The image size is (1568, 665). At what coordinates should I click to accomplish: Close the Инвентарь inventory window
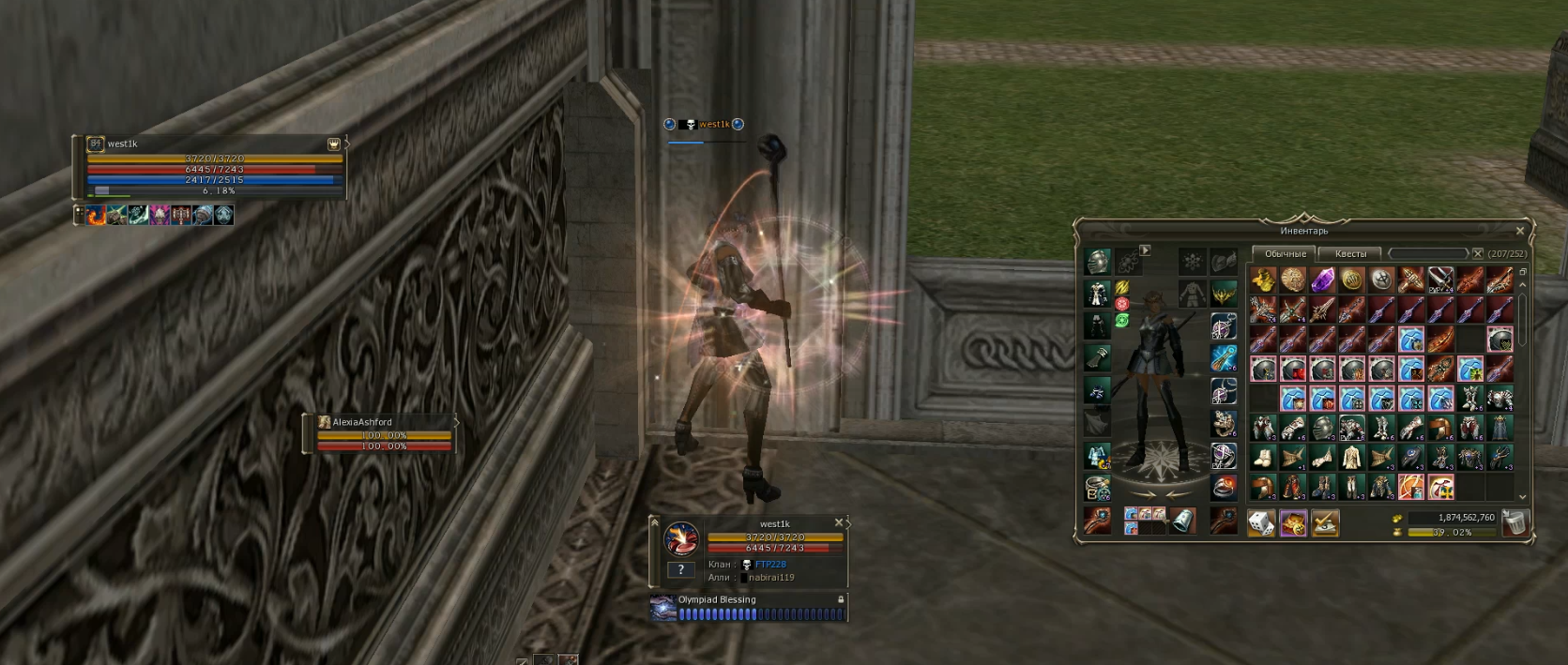[1520, 231]
